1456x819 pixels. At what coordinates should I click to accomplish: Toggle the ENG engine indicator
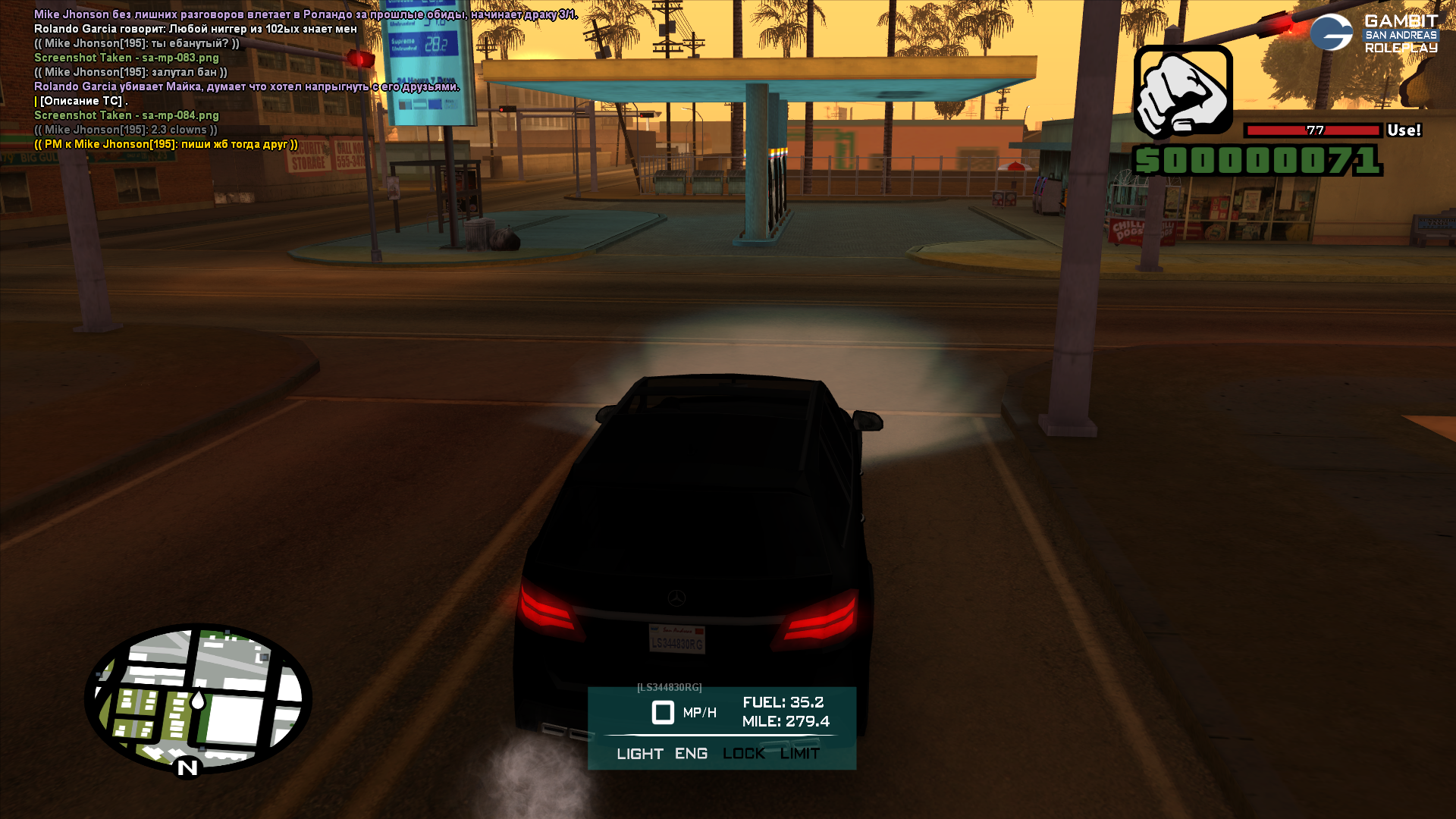point(691,754)
